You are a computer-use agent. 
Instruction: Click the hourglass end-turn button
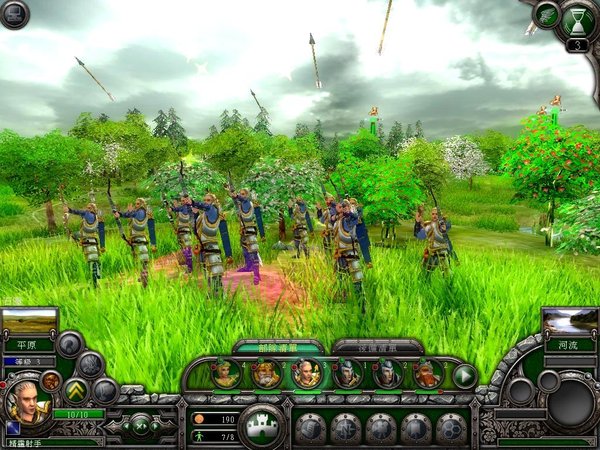pyautogui.click(x=578, y=21)
